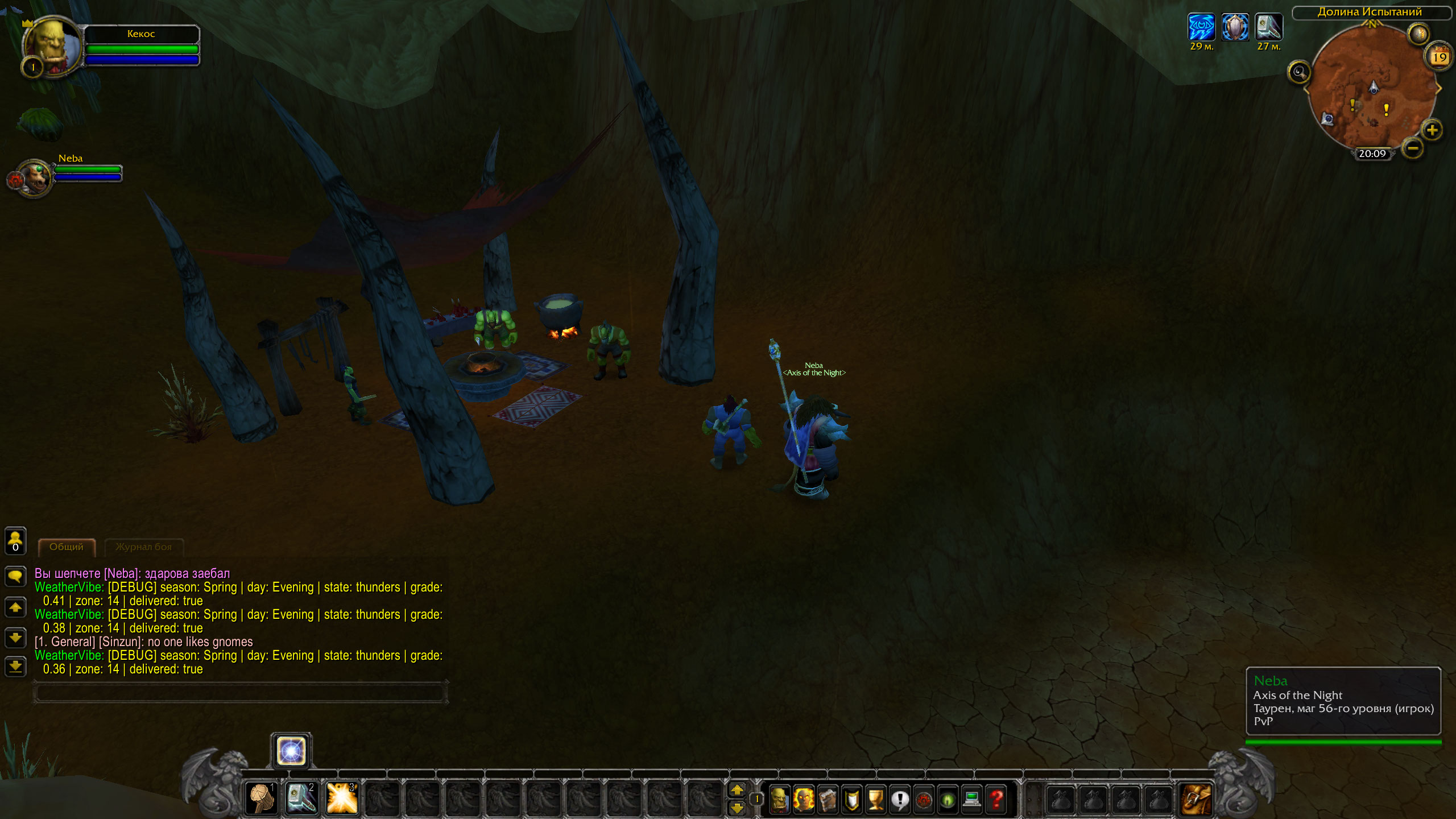Image resolution: width=1456 pixels, height=819 pixels.
Task: Toggle the glowing aura button above the bar
Action: pos(291,751)
